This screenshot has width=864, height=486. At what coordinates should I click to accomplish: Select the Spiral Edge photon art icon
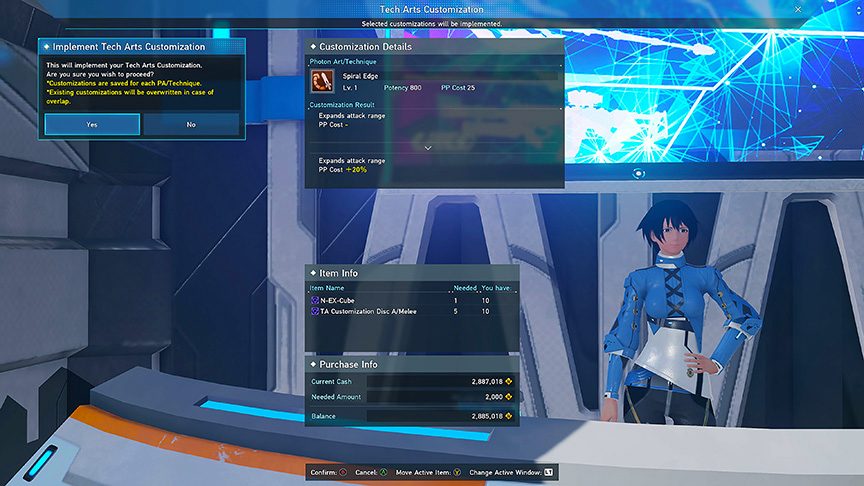322,80
